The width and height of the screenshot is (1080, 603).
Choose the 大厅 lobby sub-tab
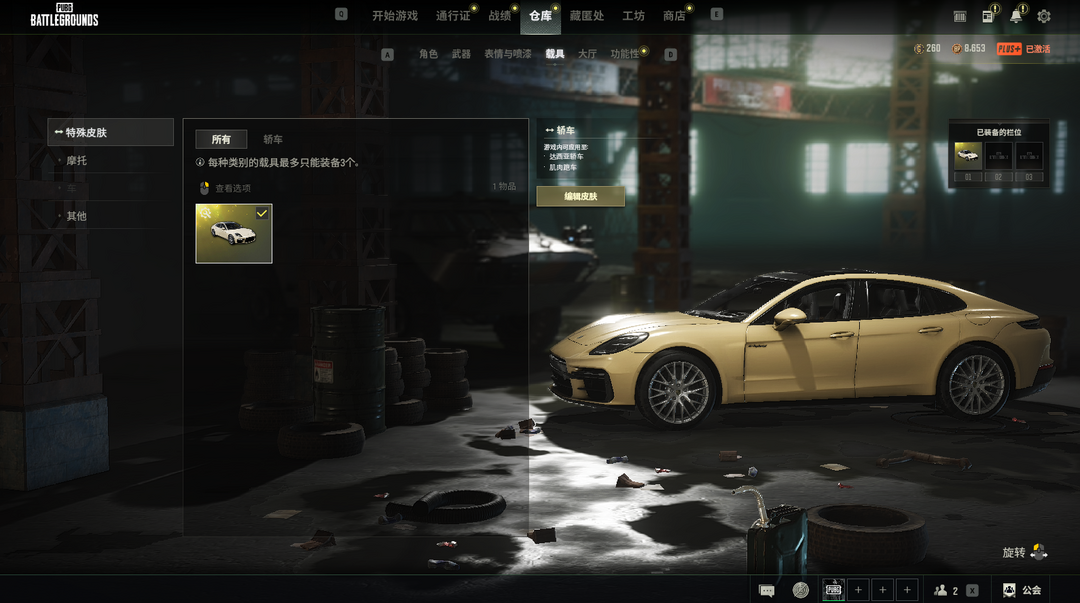pos(587,54)
